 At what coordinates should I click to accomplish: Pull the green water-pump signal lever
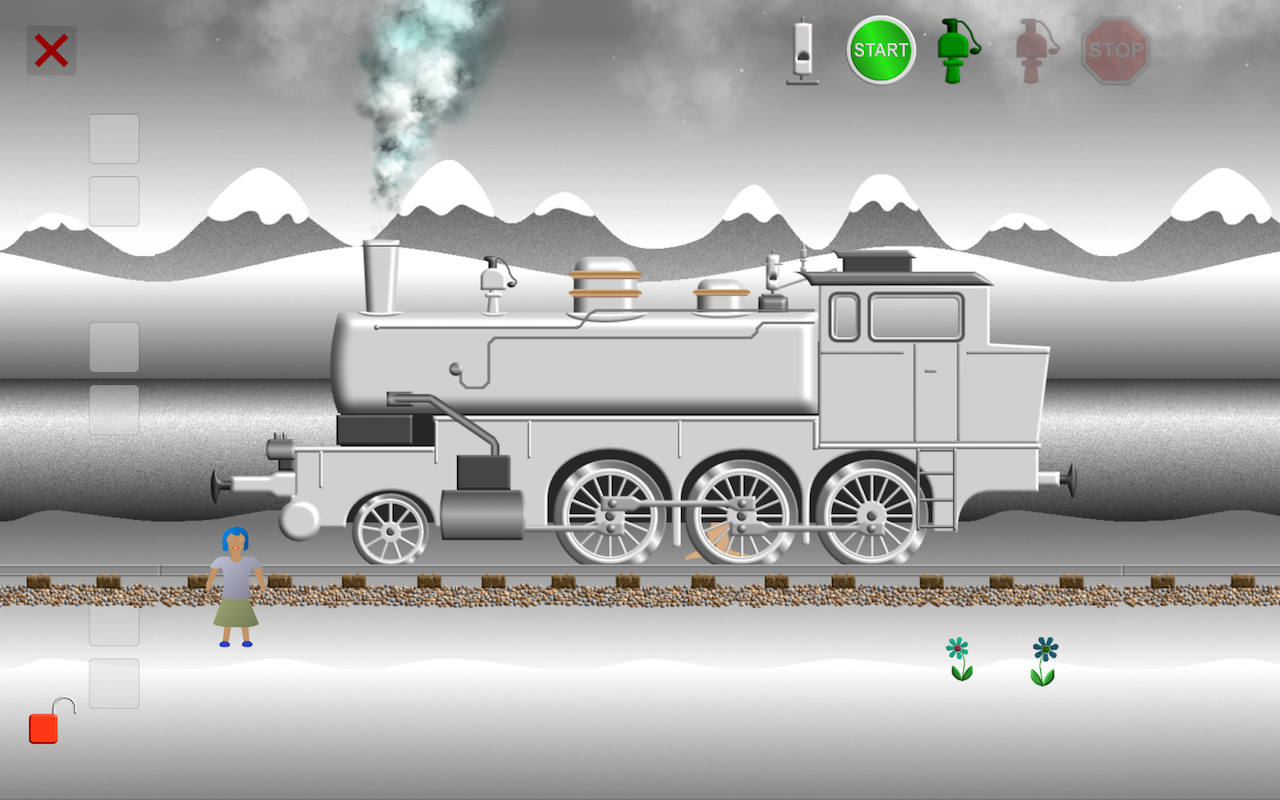[x=951, y=50]
